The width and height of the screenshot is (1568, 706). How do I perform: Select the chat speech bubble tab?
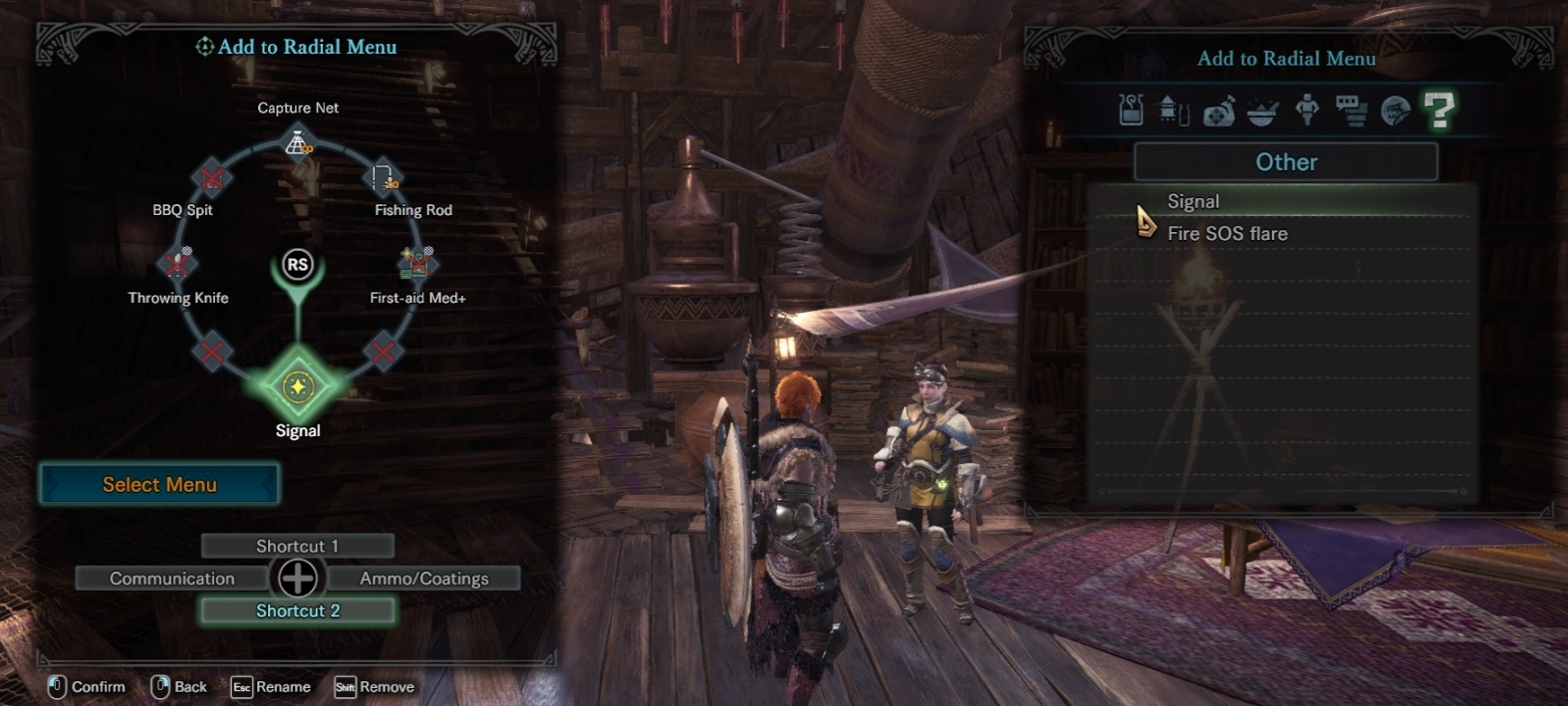[x=1351, y=111]
